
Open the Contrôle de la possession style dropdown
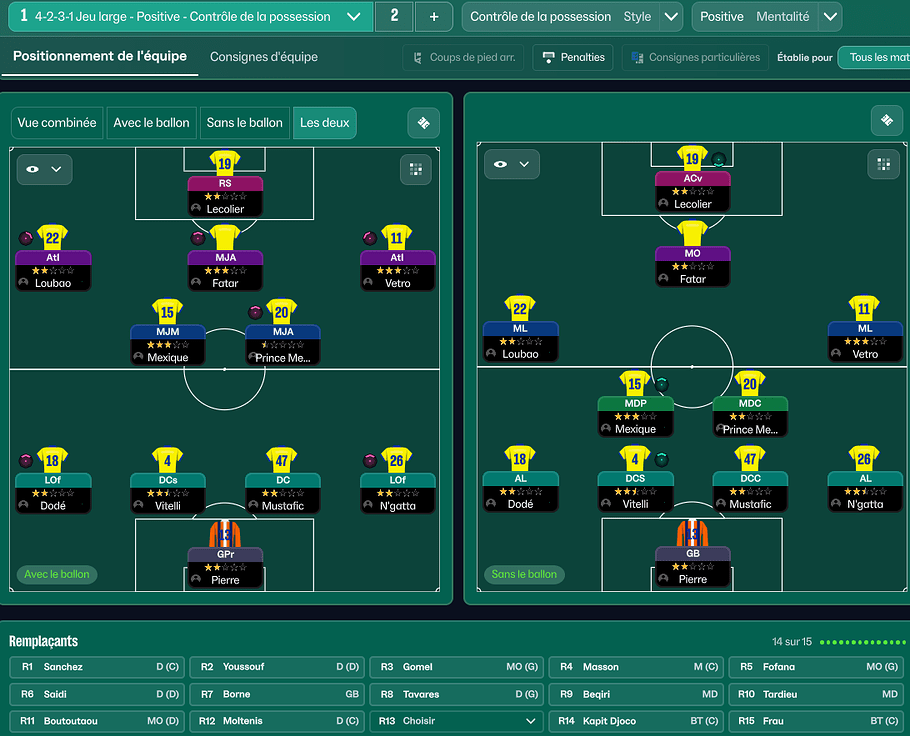coord(672,17)
